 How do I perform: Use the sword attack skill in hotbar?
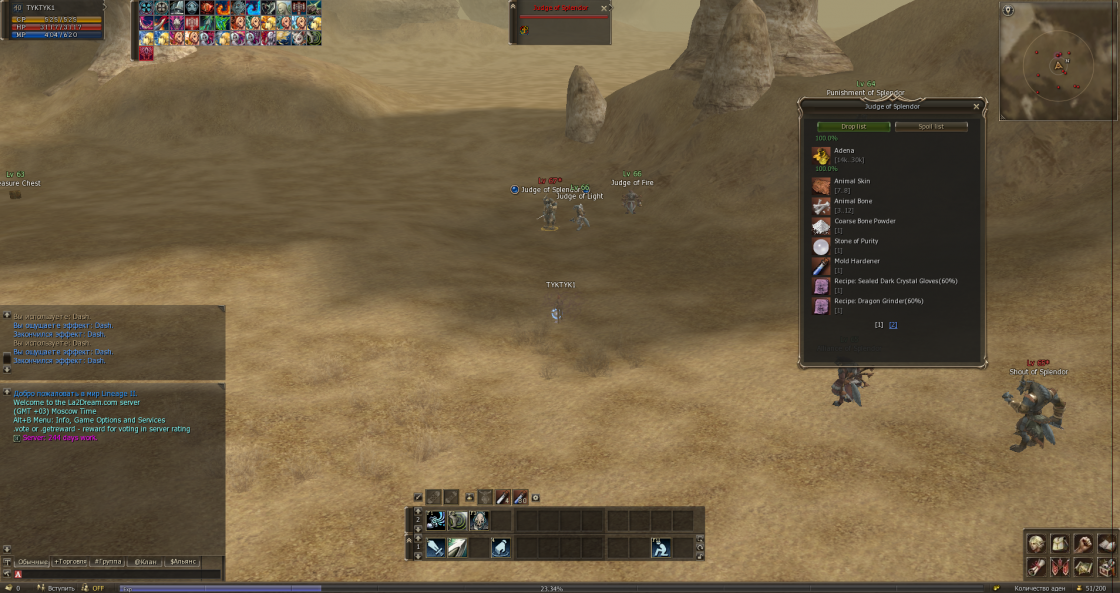click(x=436, y=548)
